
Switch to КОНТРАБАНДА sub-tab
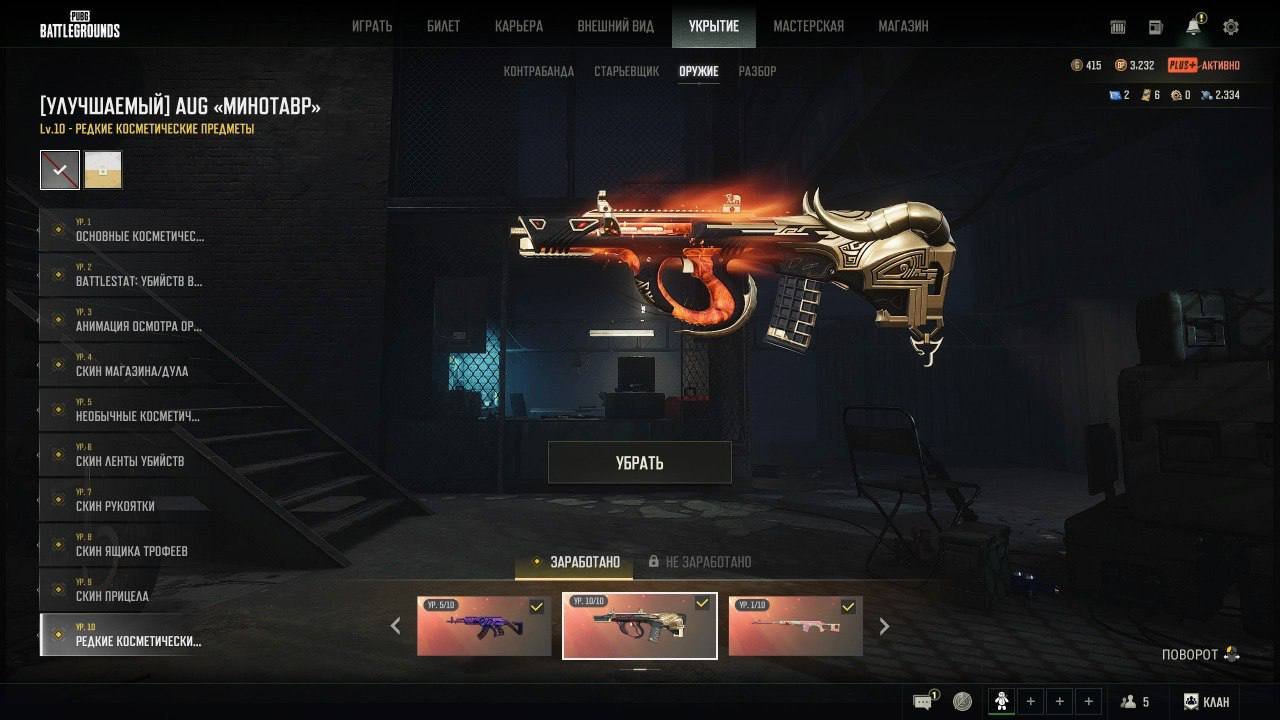[538, 71]
